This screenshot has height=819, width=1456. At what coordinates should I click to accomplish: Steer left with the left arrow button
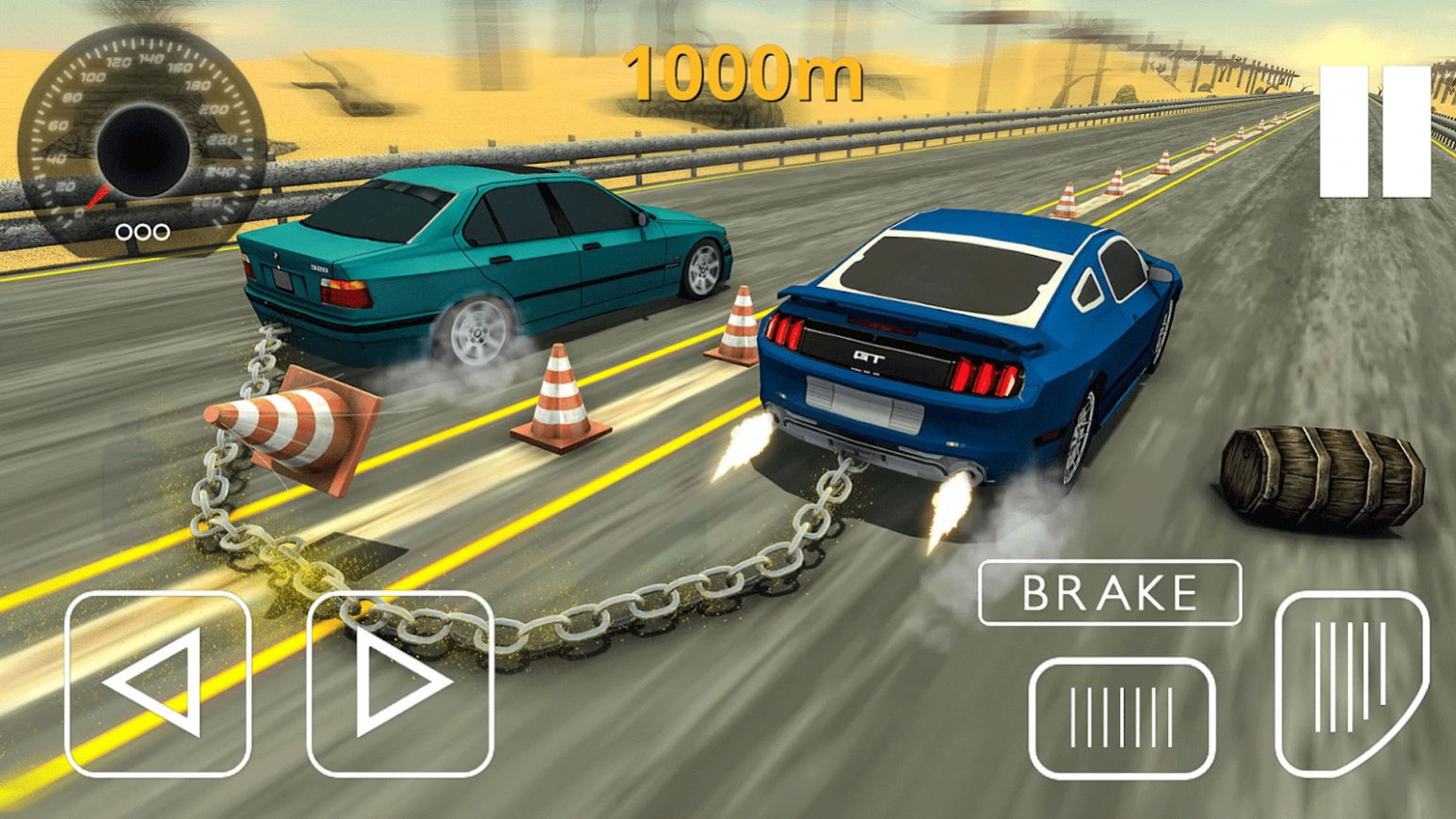tap(158, 683)
